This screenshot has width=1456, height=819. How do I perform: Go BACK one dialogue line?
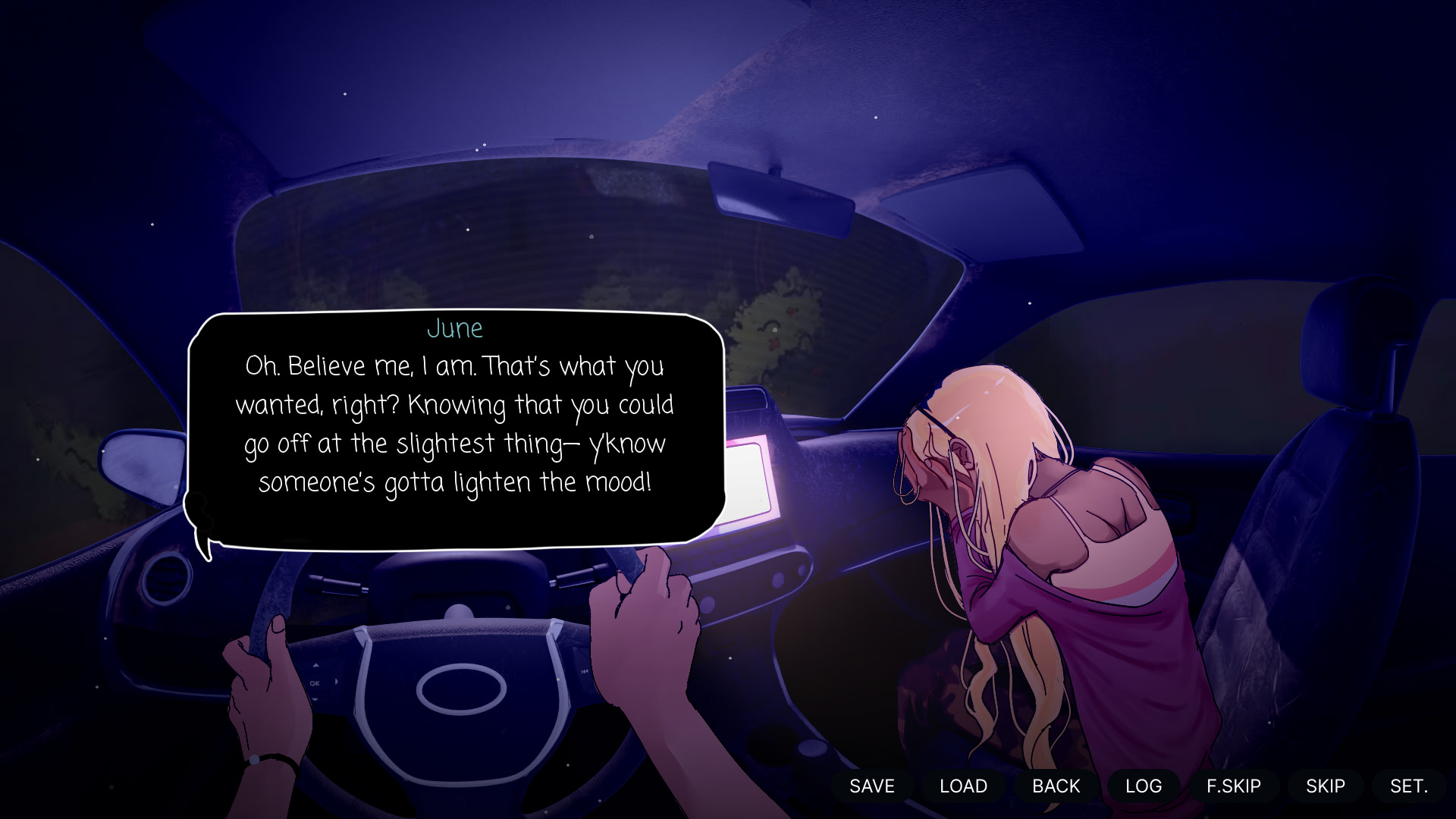[1056, 786]
